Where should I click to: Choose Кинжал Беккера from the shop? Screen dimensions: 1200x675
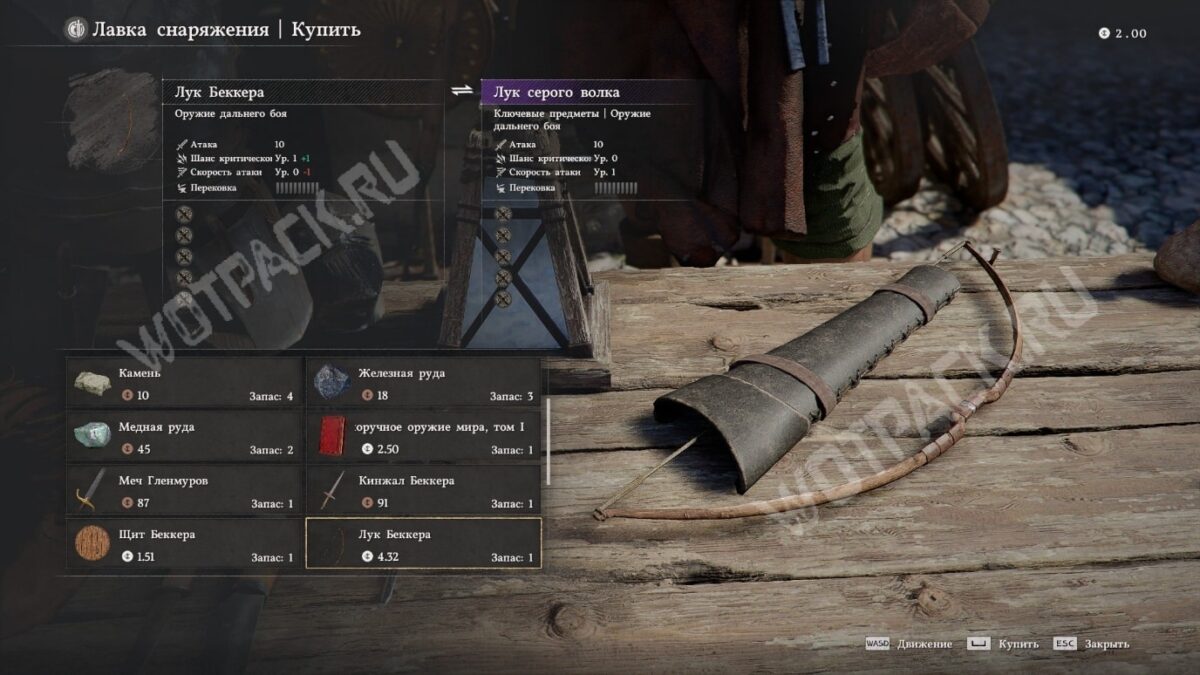[423, 490]
